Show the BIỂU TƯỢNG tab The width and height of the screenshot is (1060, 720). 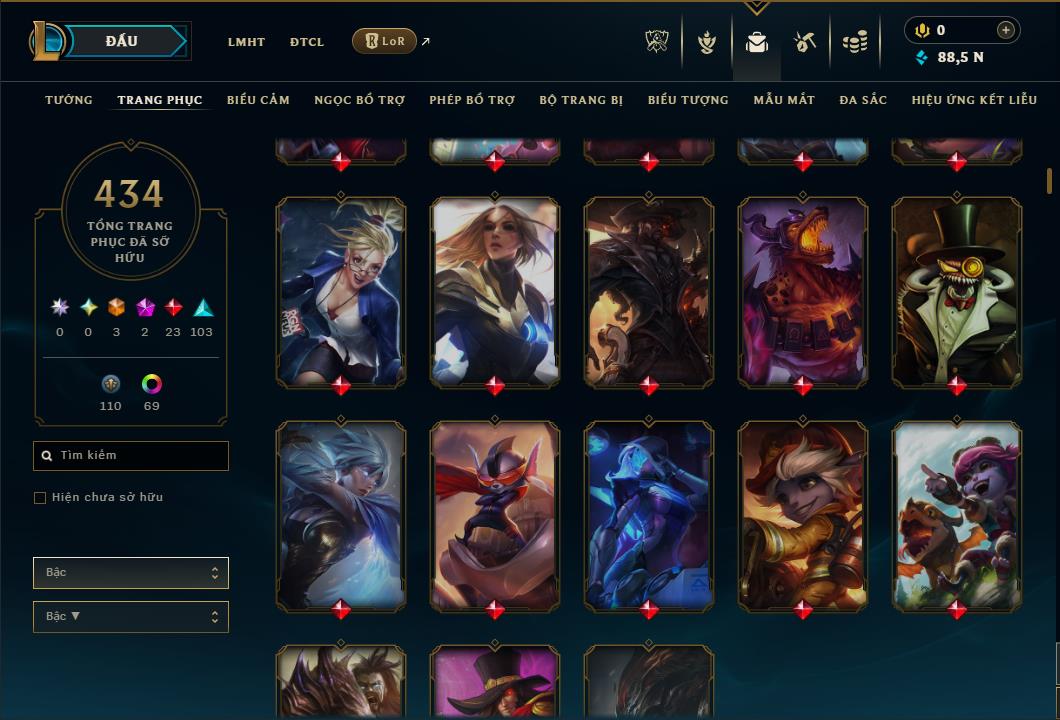coord(688,100)
